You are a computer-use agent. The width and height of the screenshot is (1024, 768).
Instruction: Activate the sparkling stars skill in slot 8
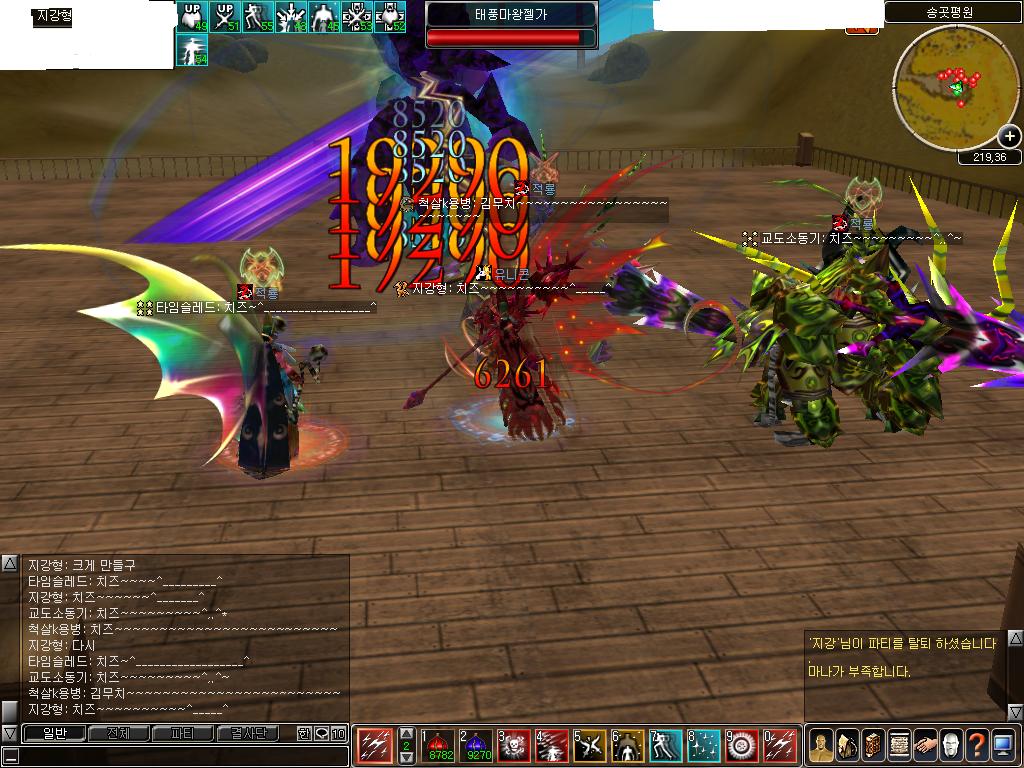pos(704,745)
